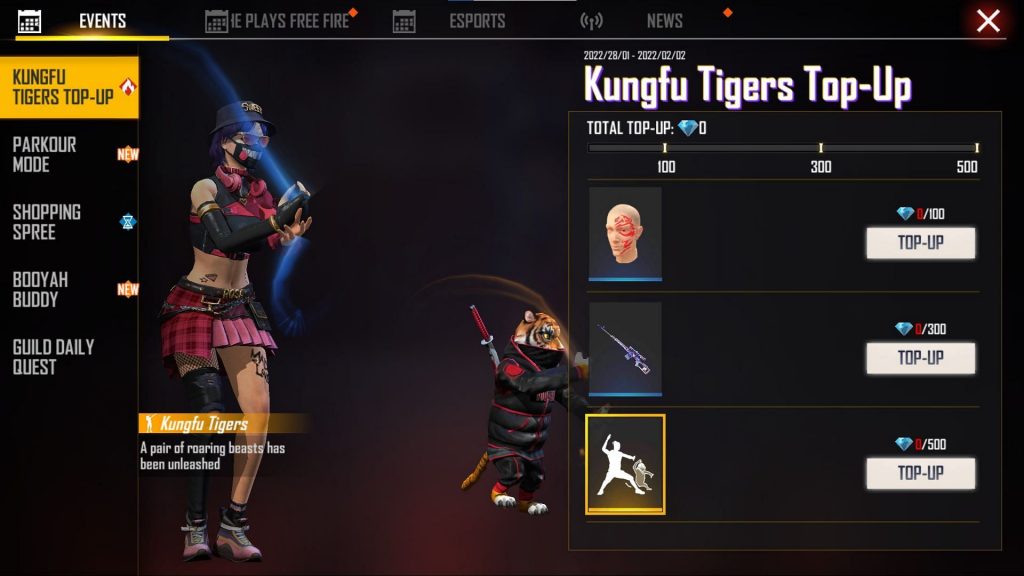
Task: Top-up for the 300 diamond reward
Action: [x=920, y=358]
